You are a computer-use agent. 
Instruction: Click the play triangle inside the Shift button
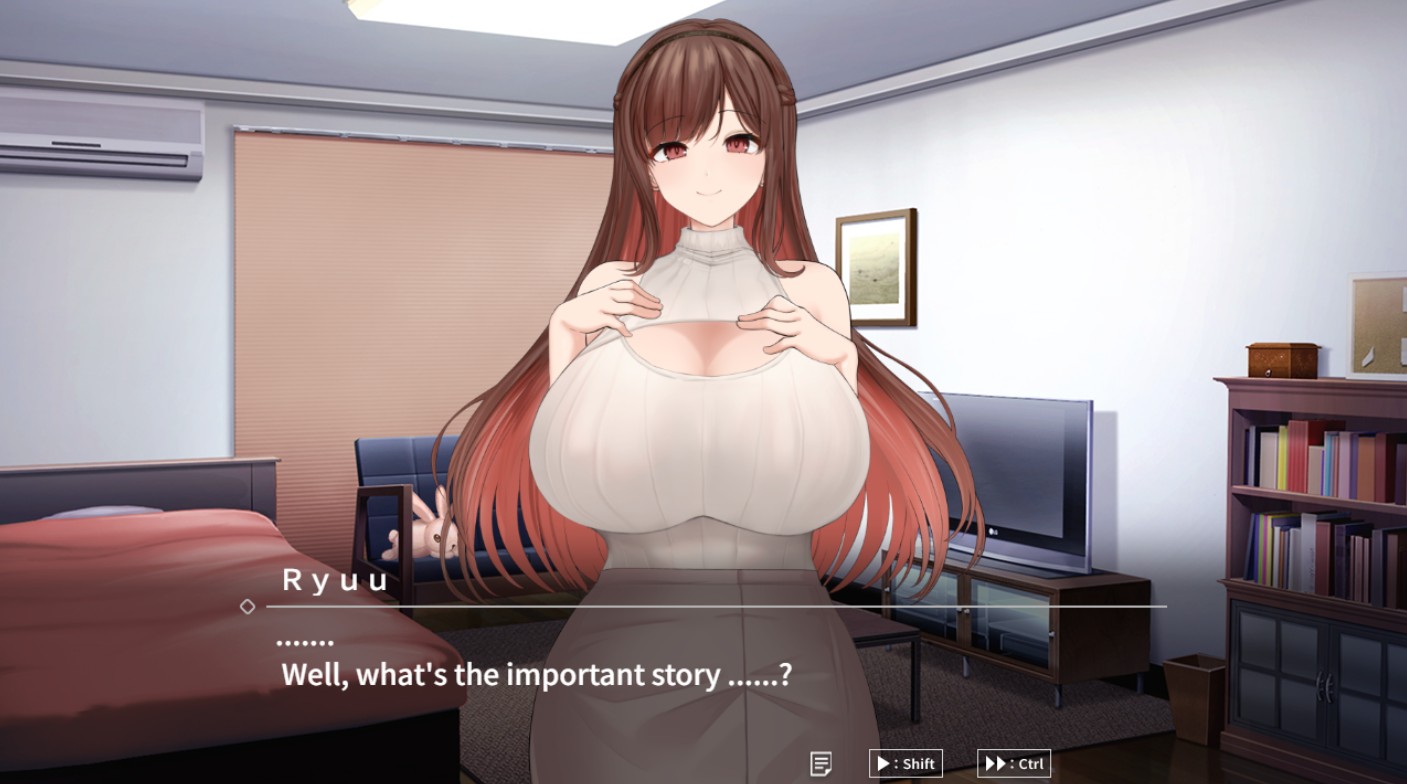click(884, 763)
